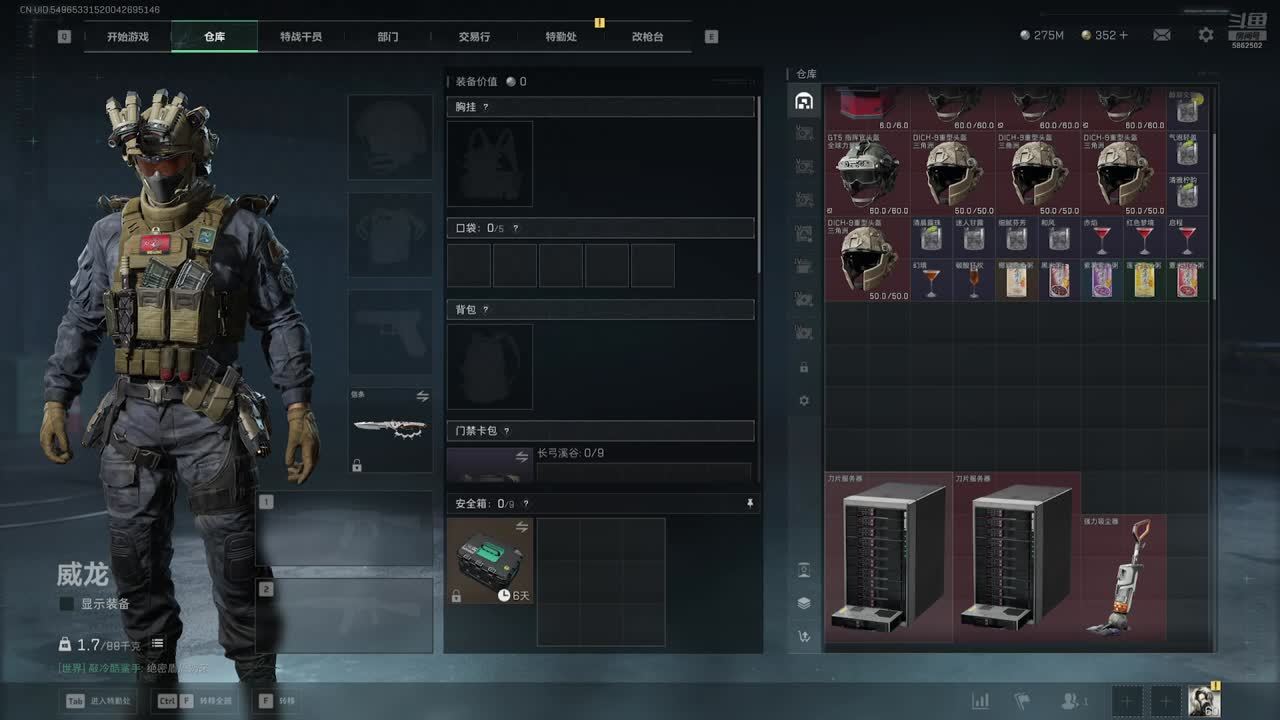The height and width of the screenshot is (720, 1280).
Task: Select the safe box case item
Action: click(490, 561)
